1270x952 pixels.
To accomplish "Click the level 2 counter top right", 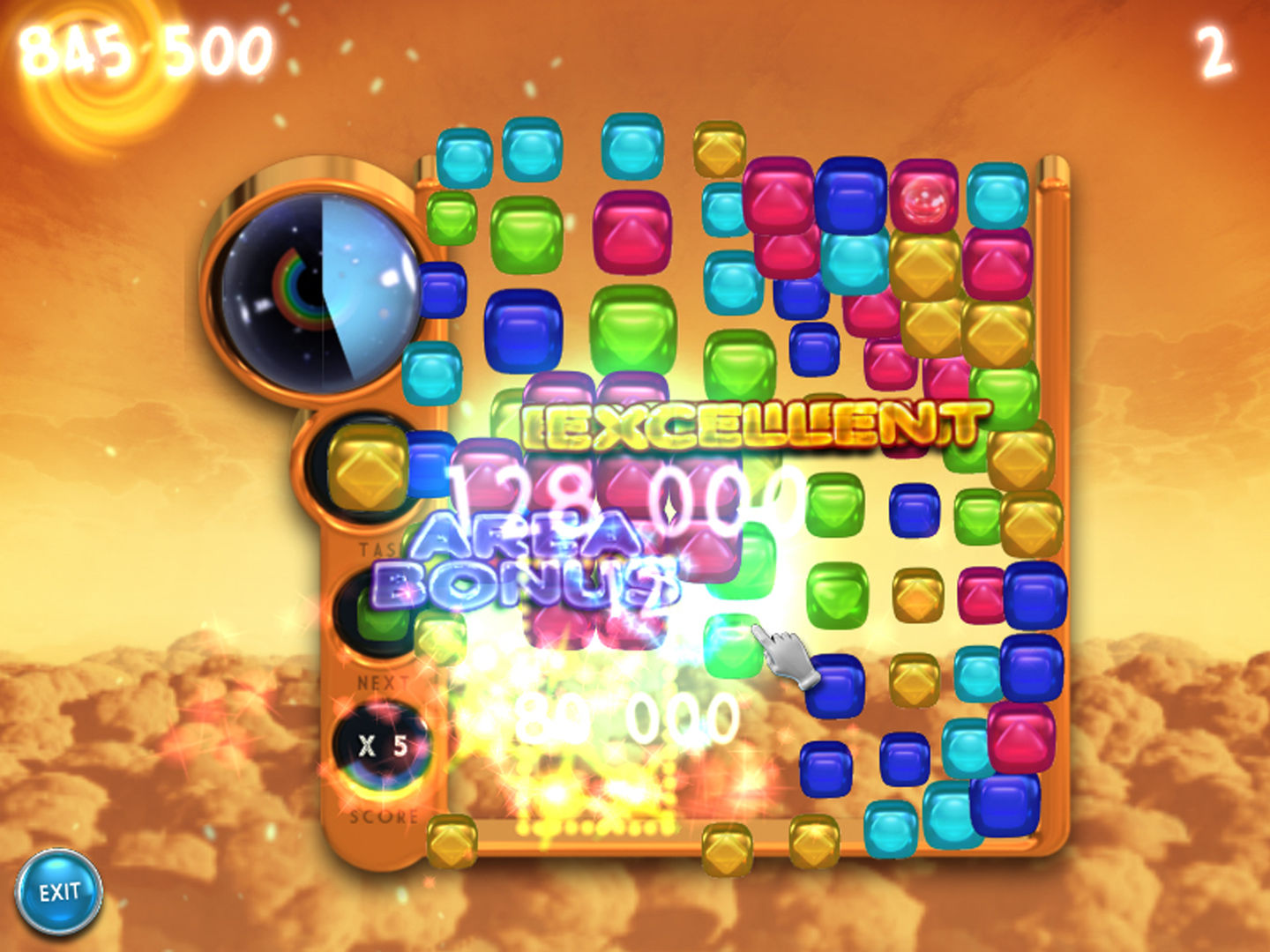I will click(1217, 48).
